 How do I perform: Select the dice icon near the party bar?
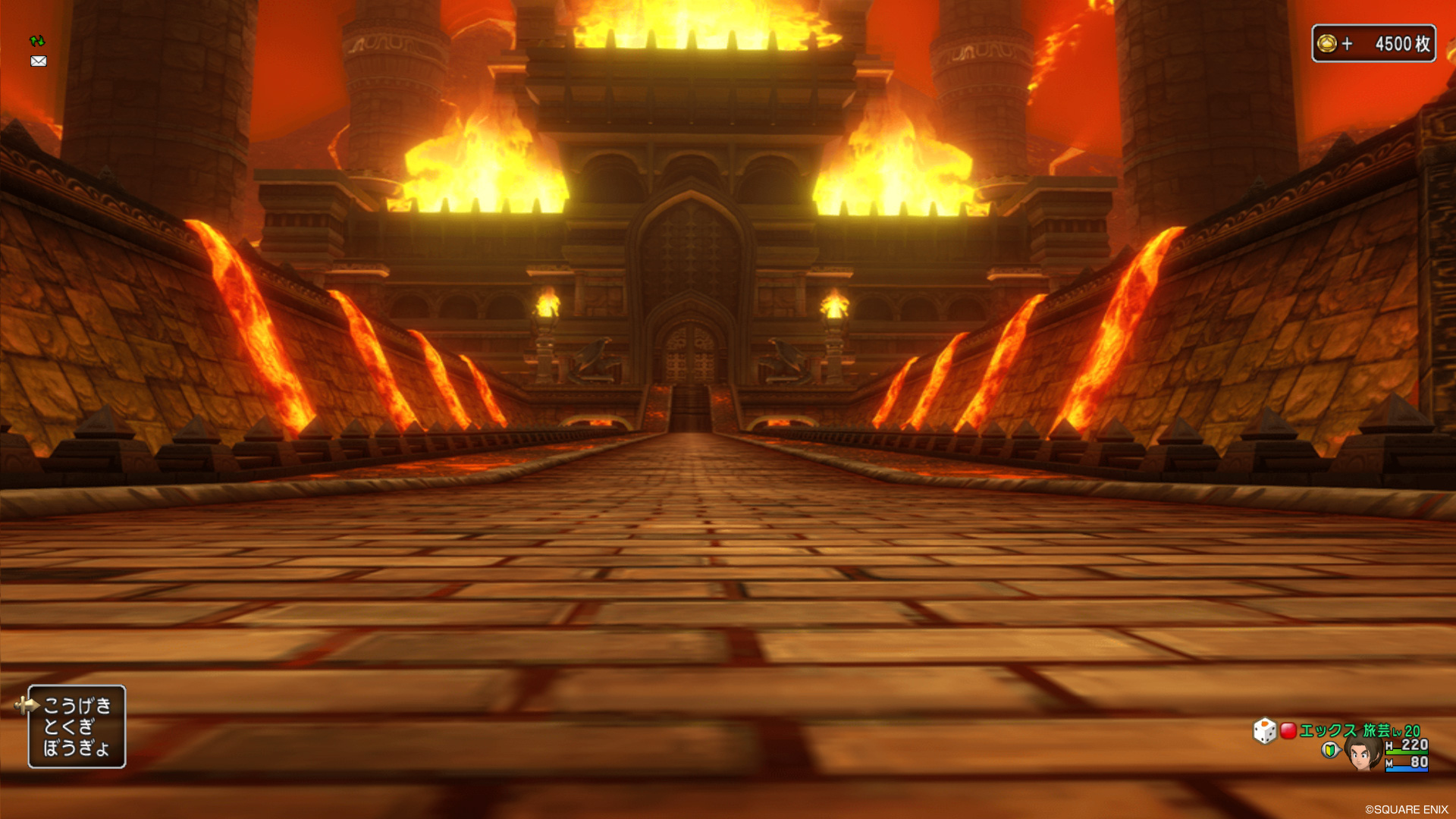pos(1264,730)
